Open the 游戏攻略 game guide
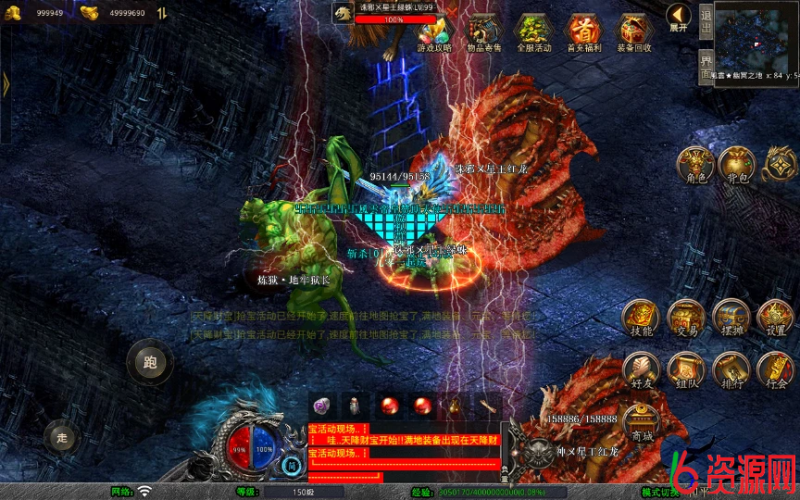This screenshot has width=800, height=500. [x=434, y=31]
